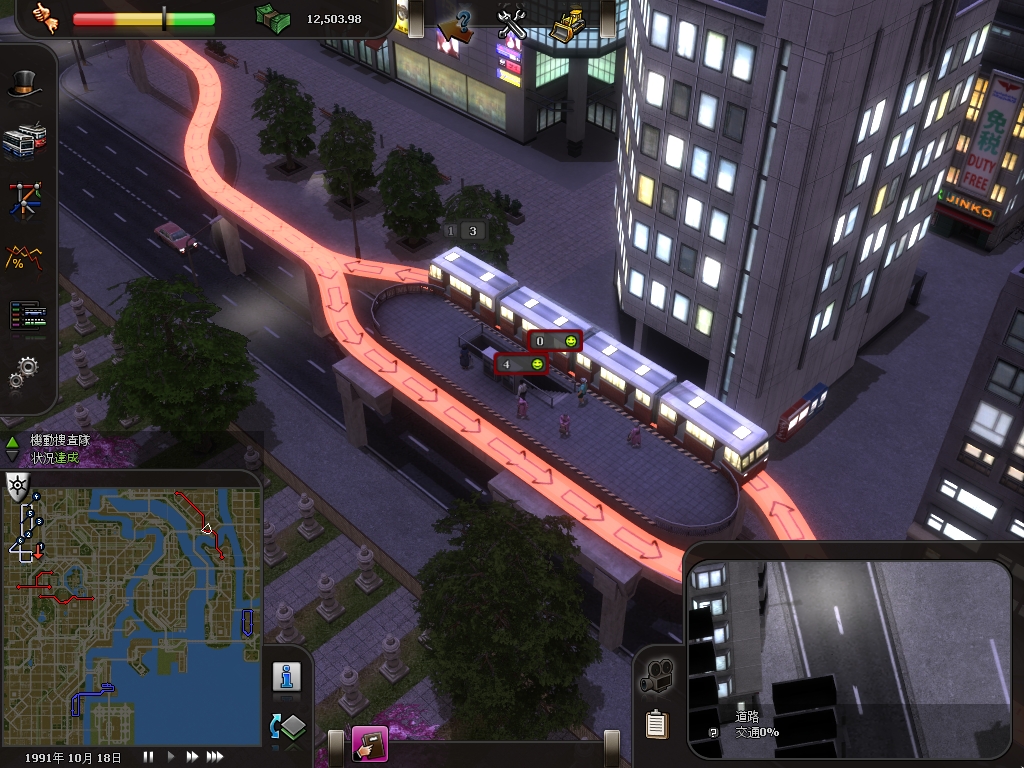This screenshot has height=768, width=1024.
Task: Open the gears settings menu
Action: coord(25,372)
